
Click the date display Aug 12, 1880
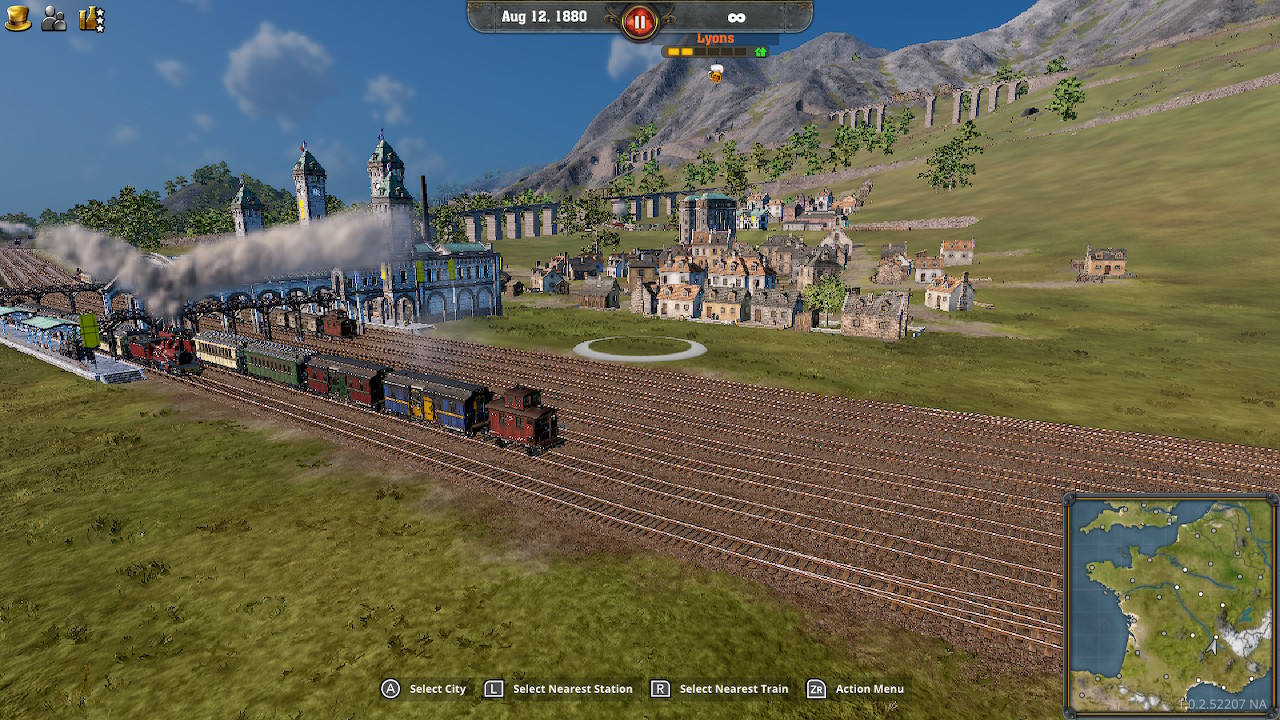click(545, 16)
